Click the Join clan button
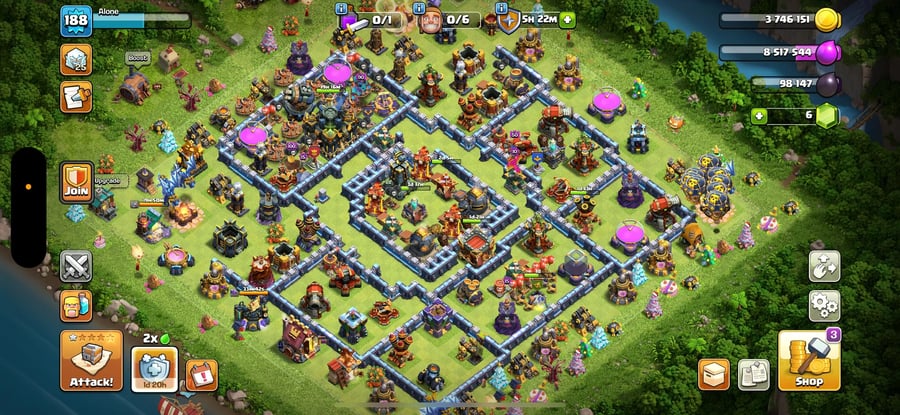The image size is (900, 415). 76,182
